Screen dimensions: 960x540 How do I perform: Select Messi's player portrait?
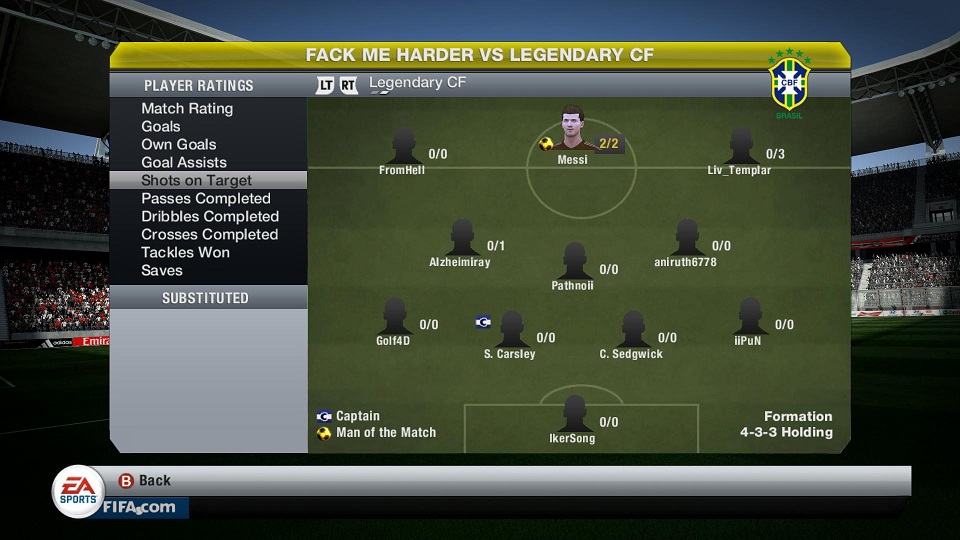[572, 128]
